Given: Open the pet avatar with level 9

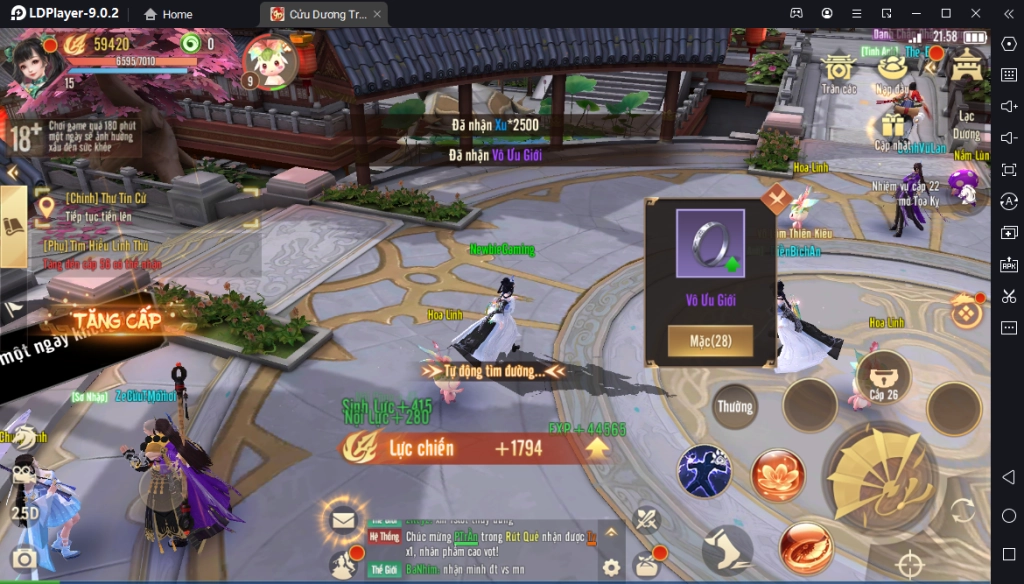Looking at the screenshot, I should pyautogui.click(x=270, y=62).
